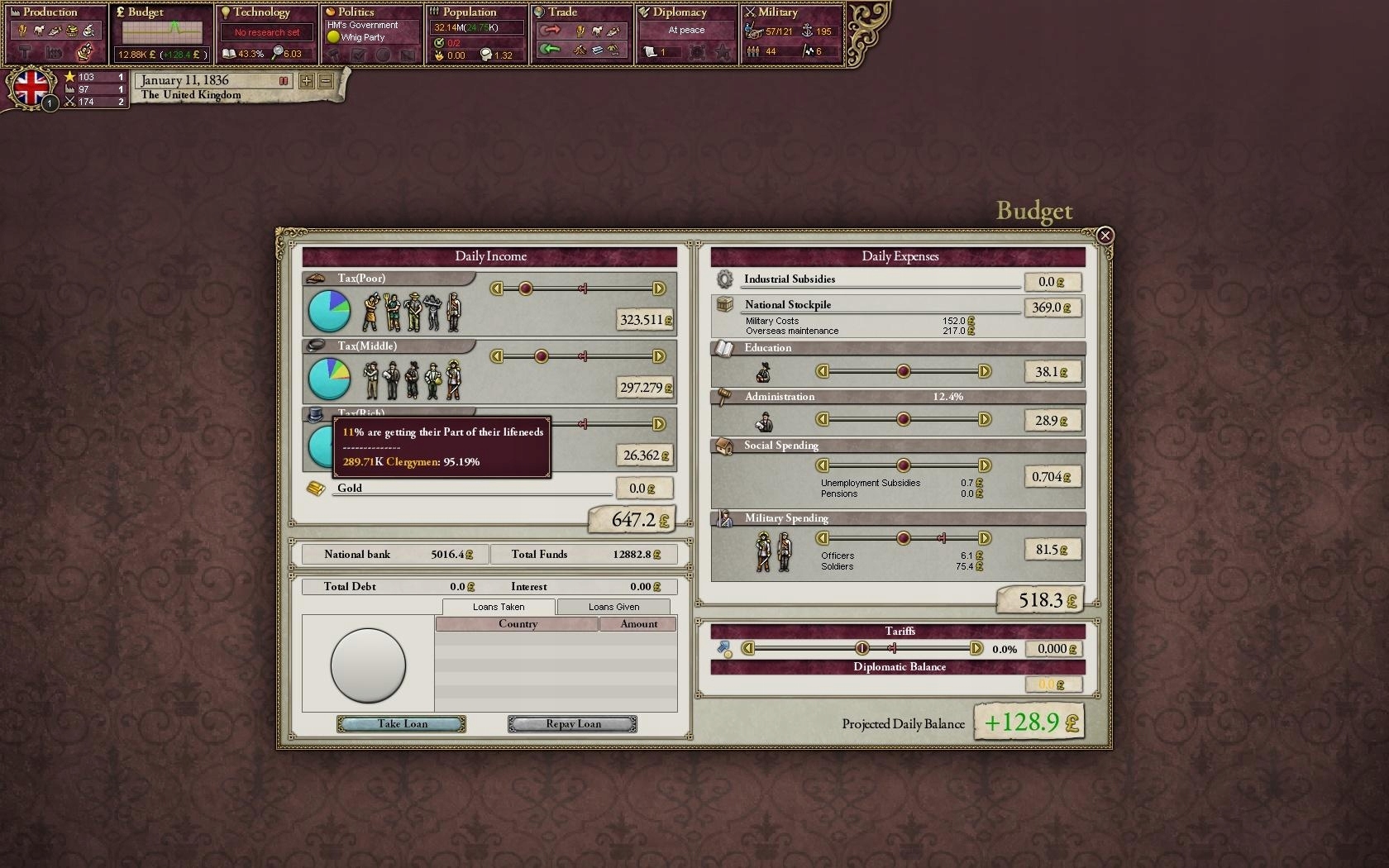Screen dimensions: 1389x868
Task: Increase game speed with the plus button
Action: tap(306, 81)
